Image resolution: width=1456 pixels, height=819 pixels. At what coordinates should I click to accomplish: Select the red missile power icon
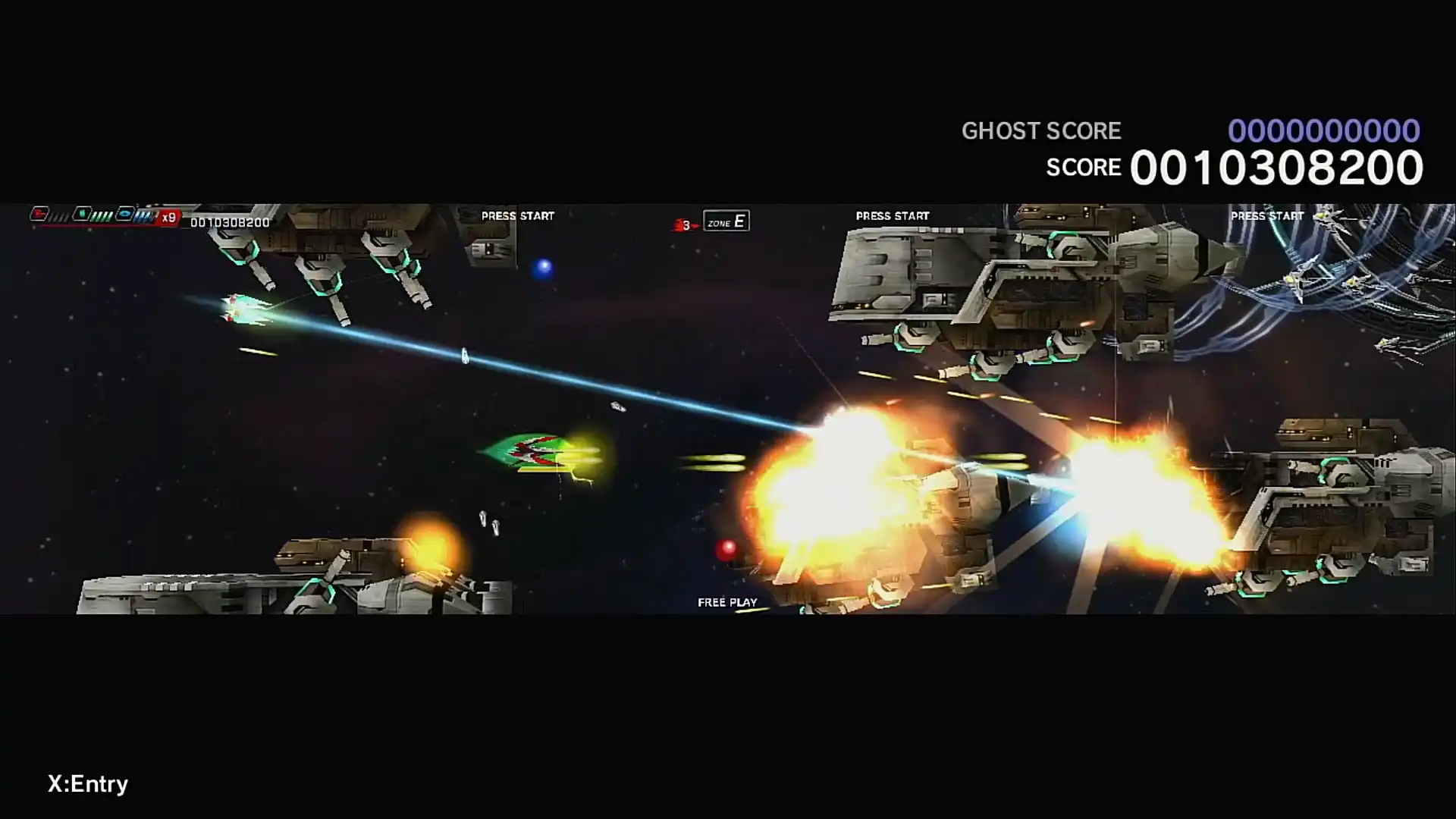(x=40, y=215)
